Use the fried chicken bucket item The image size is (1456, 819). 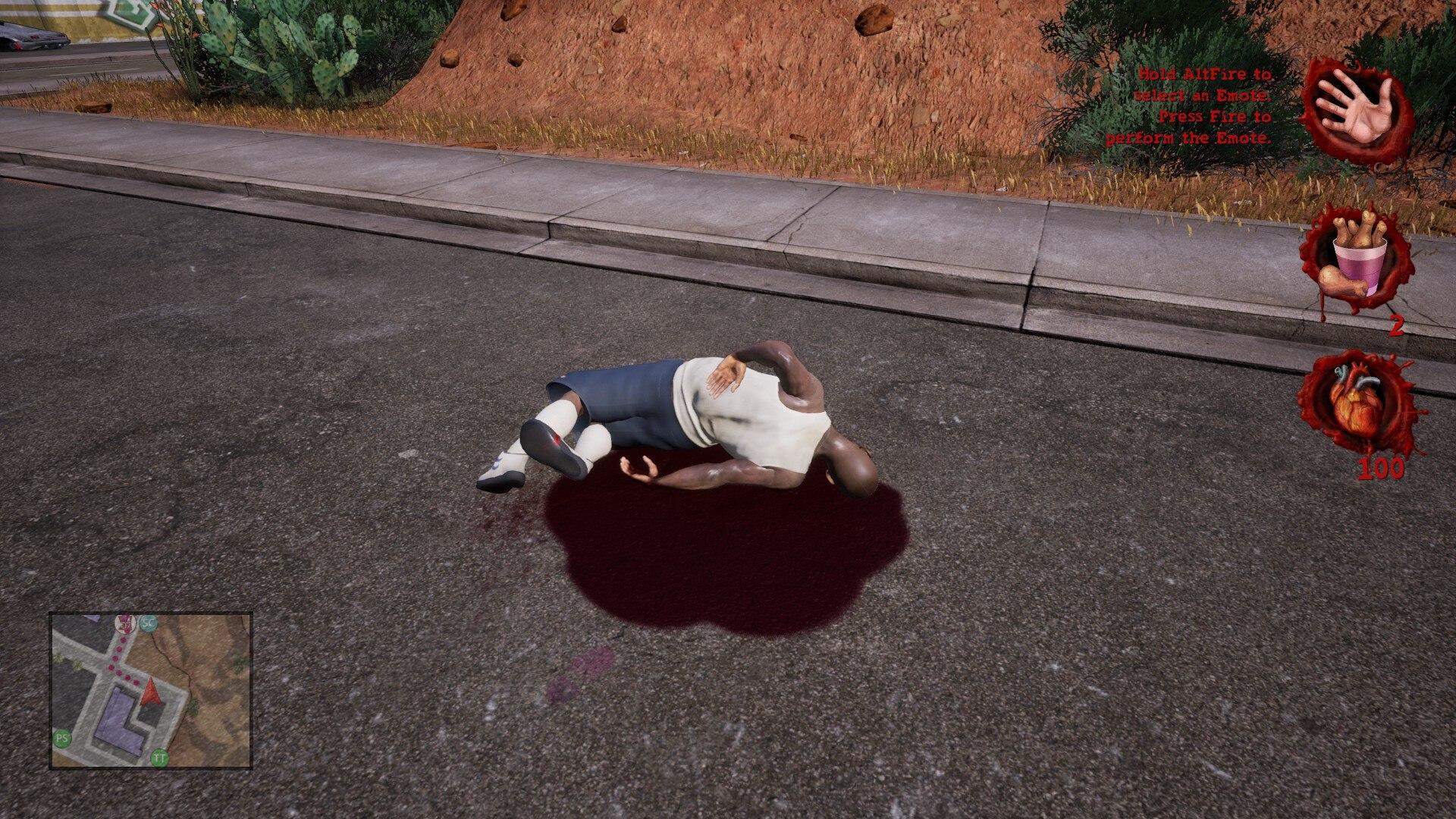1354,259
